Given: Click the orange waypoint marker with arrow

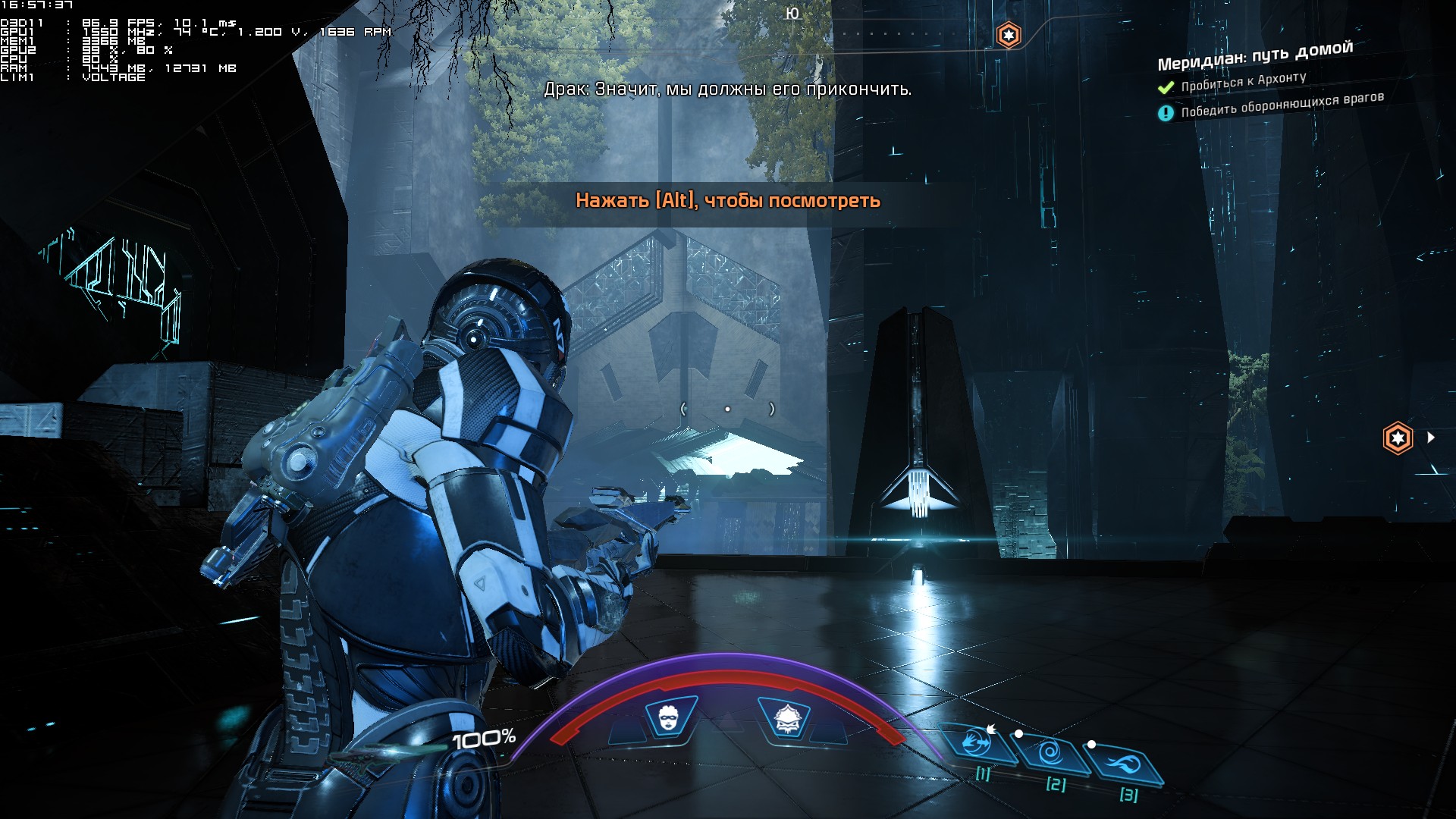Looking at the screenshot, I should coord(1398,438).
